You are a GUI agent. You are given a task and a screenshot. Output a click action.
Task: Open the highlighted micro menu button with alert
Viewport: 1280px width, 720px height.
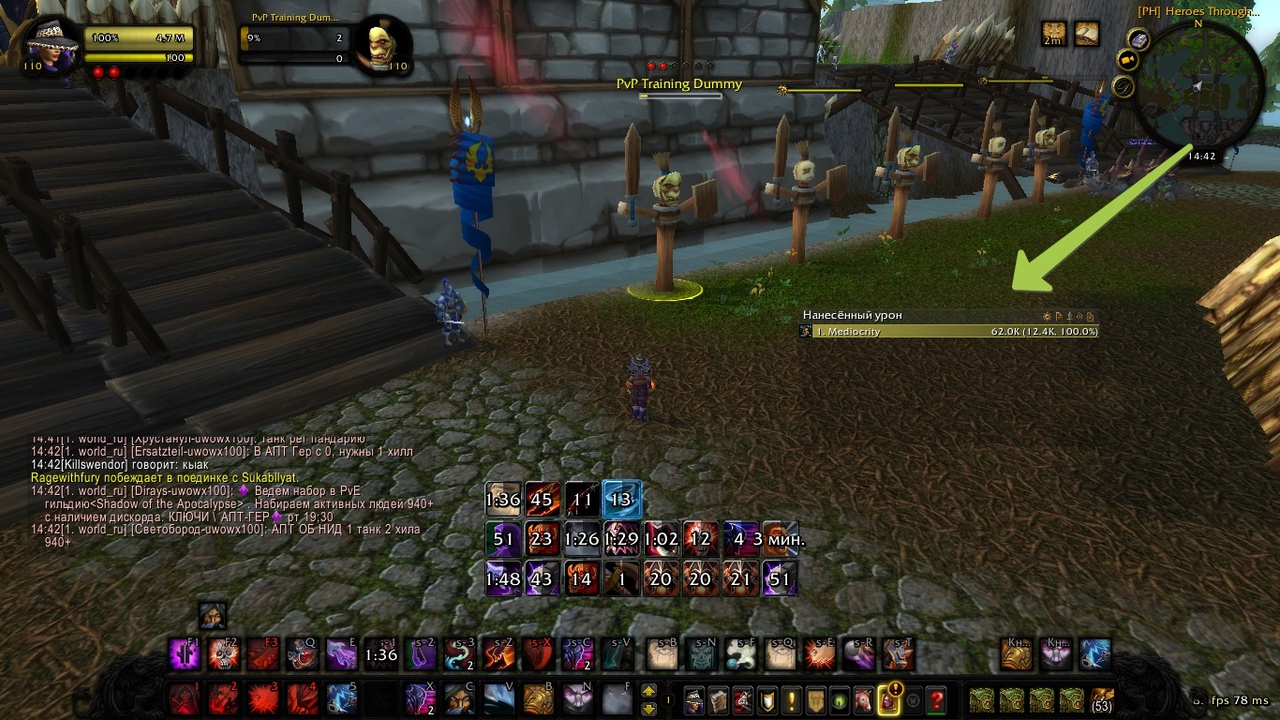point(888,700)
